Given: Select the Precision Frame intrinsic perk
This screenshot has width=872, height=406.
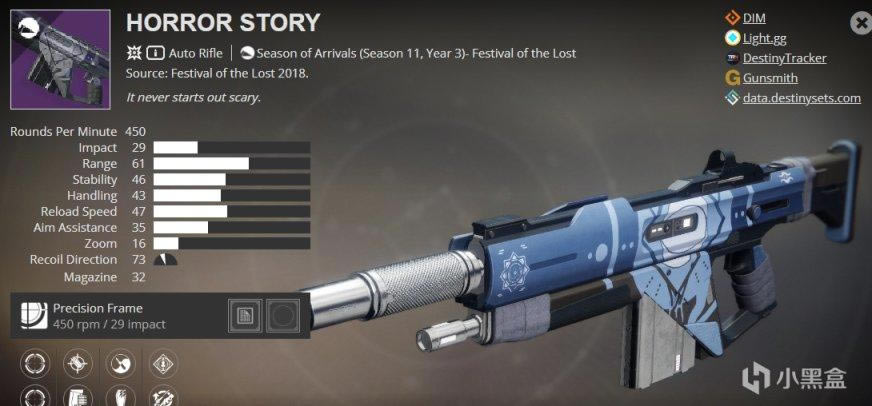Looking at the screenshot, I should 33,316.
